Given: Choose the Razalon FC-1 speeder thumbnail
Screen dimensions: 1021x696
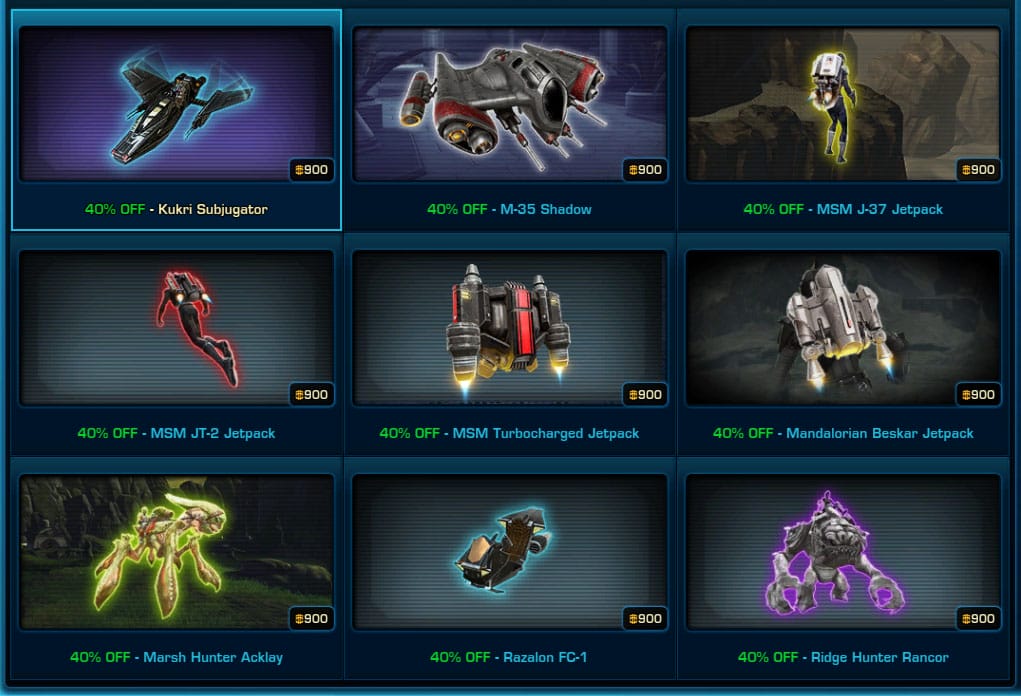Looking at the screenshot, I should point(510,552).
